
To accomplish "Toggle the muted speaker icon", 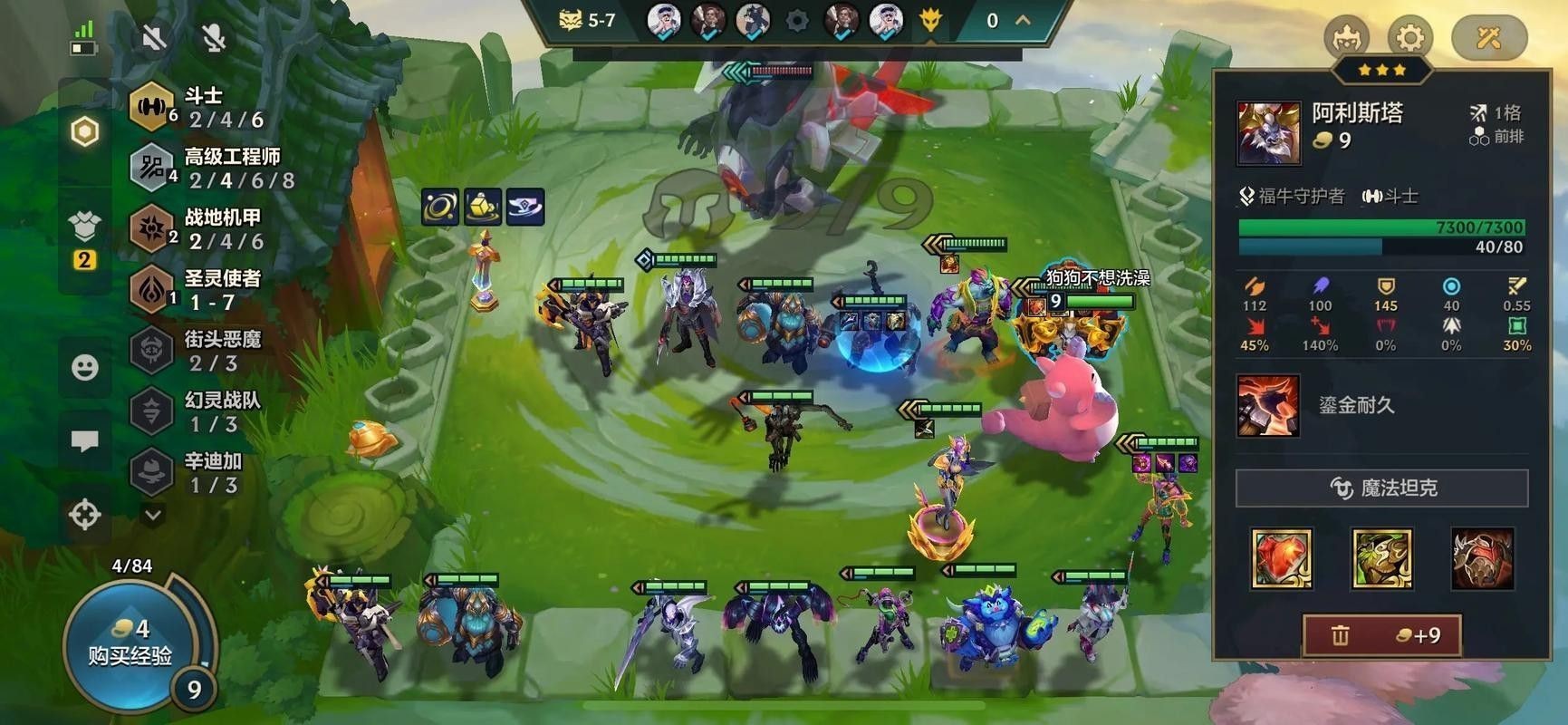I will (154, 37).
